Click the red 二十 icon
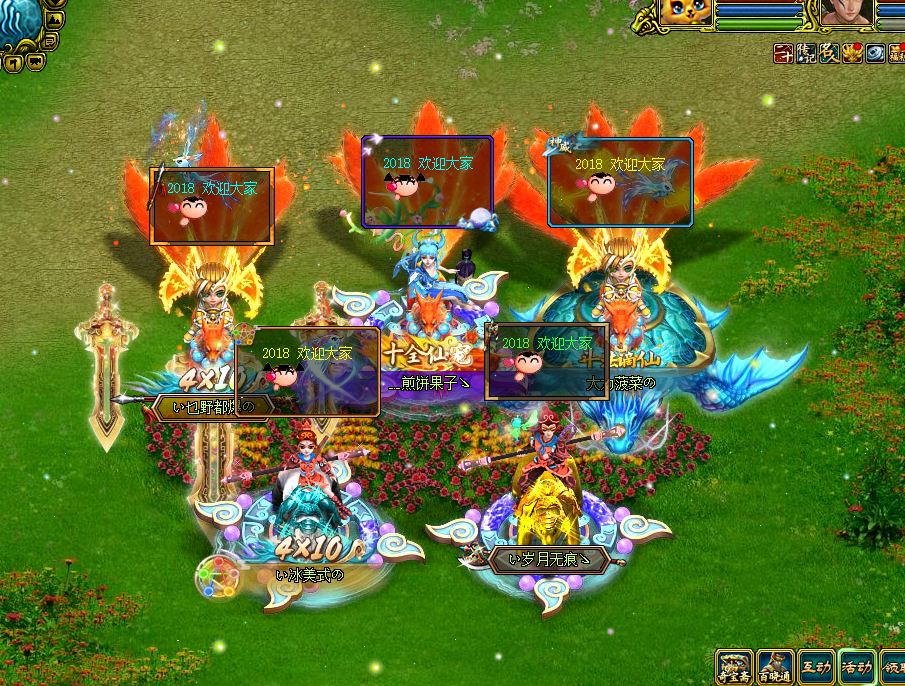The image size is (905, 686). pyautogui.click(x=784, y=54)
